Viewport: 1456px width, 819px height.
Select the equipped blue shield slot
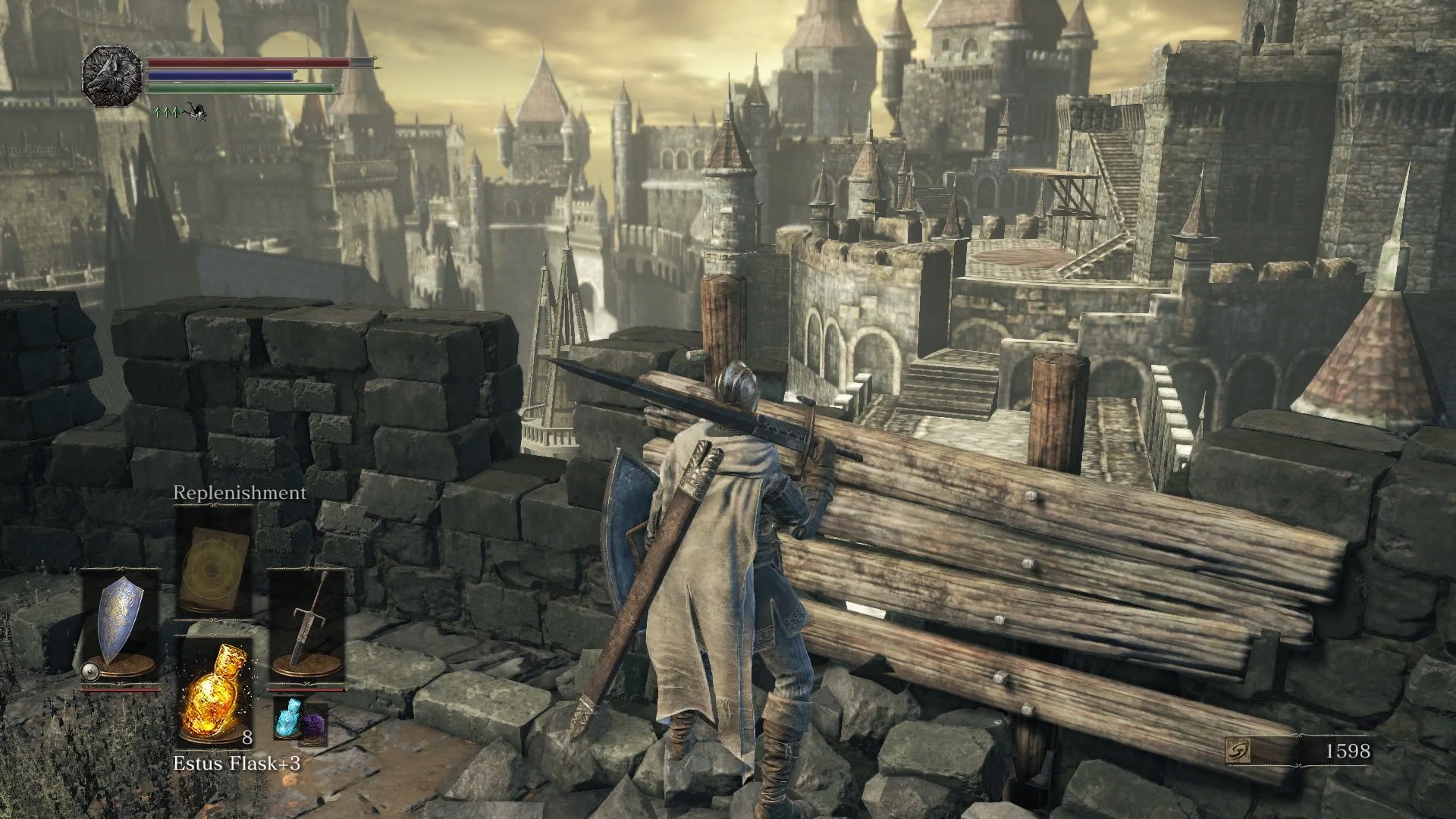(x=121, y=622)
